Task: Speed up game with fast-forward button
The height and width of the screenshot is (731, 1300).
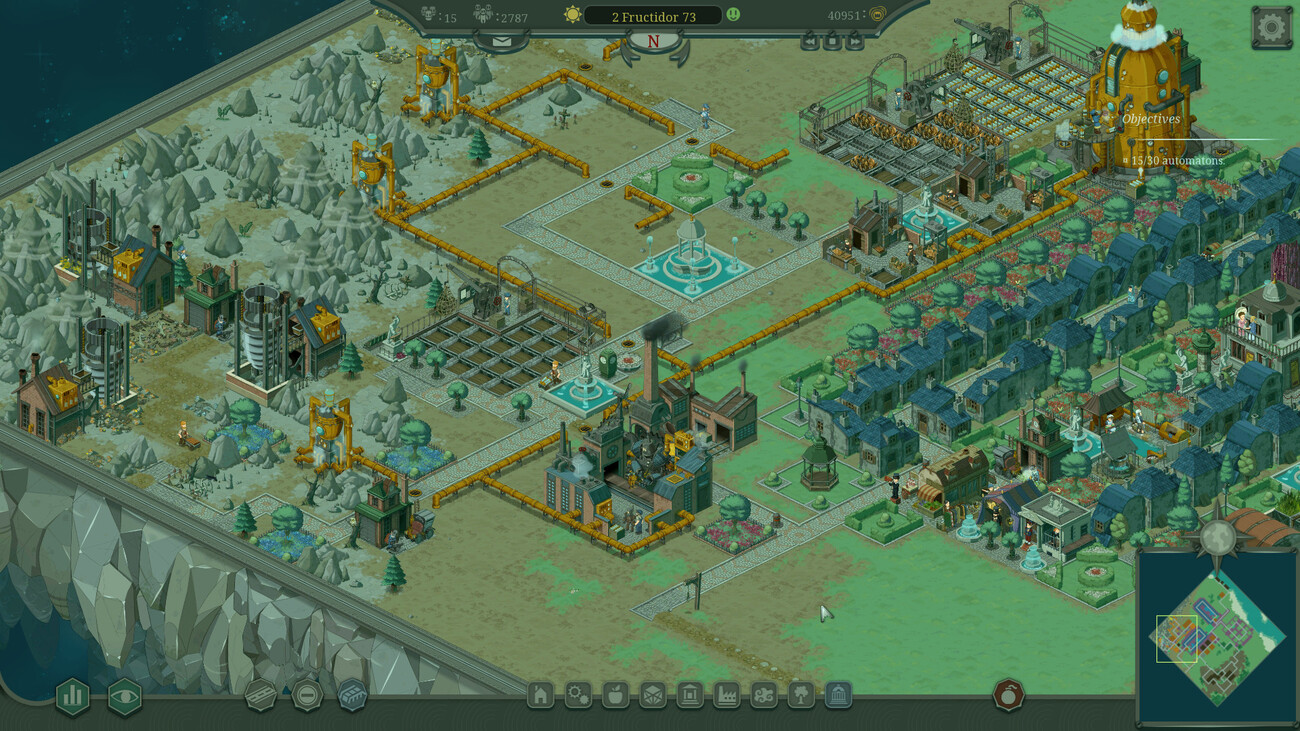Action: pos(855,41)
